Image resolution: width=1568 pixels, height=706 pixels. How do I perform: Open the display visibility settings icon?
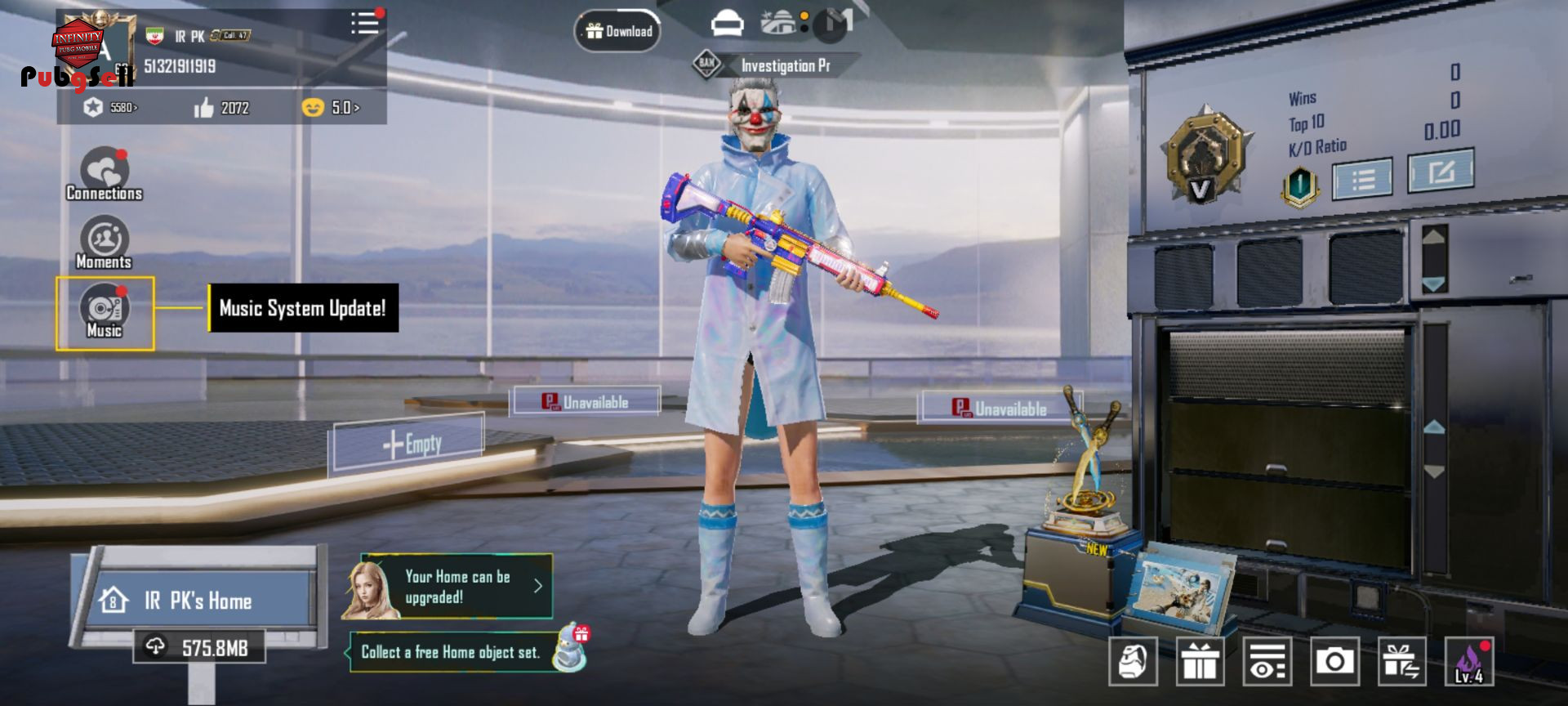(1267, 661)
